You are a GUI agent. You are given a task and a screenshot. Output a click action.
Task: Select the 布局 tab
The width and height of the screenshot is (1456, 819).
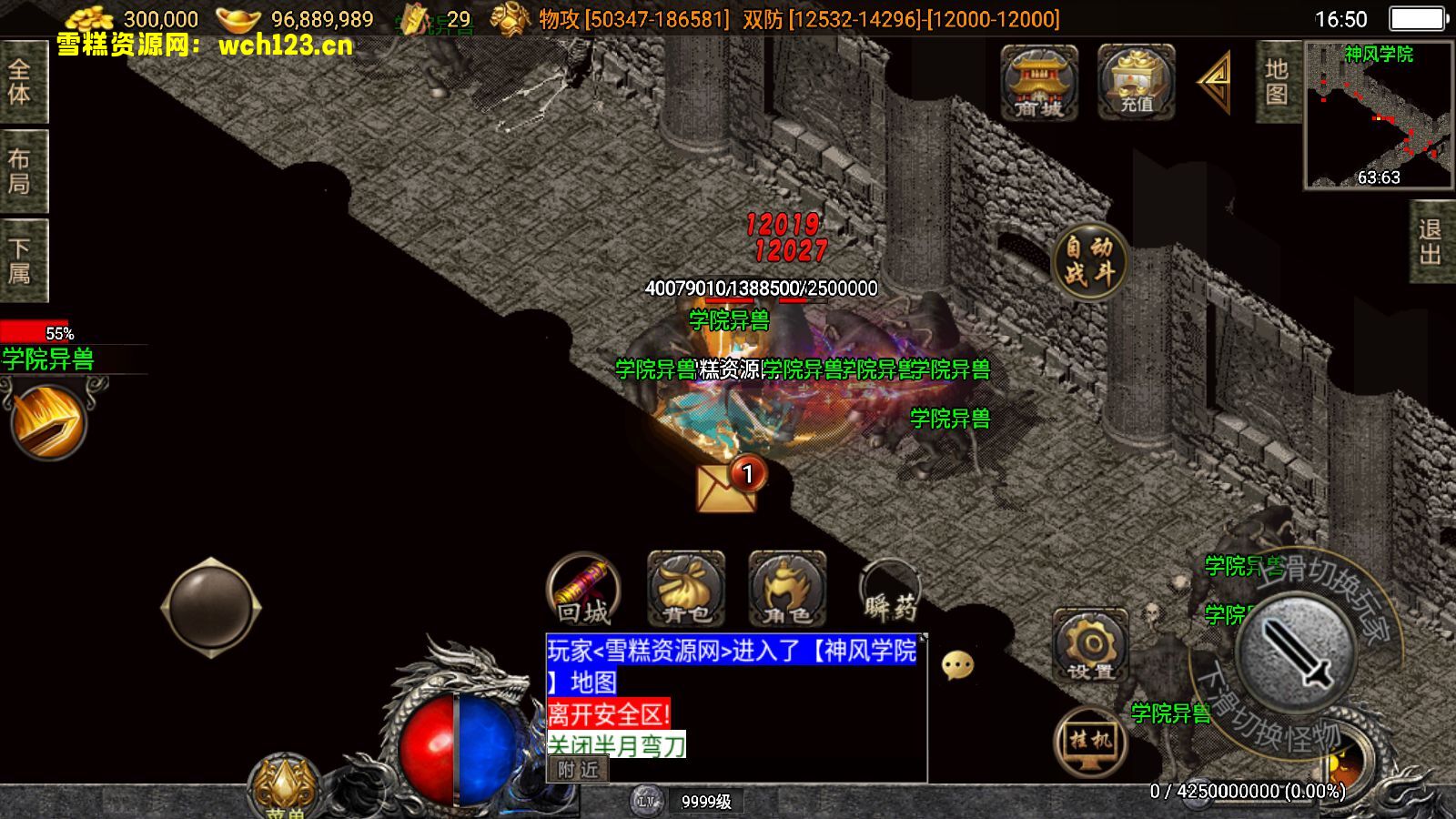[20, 171]
